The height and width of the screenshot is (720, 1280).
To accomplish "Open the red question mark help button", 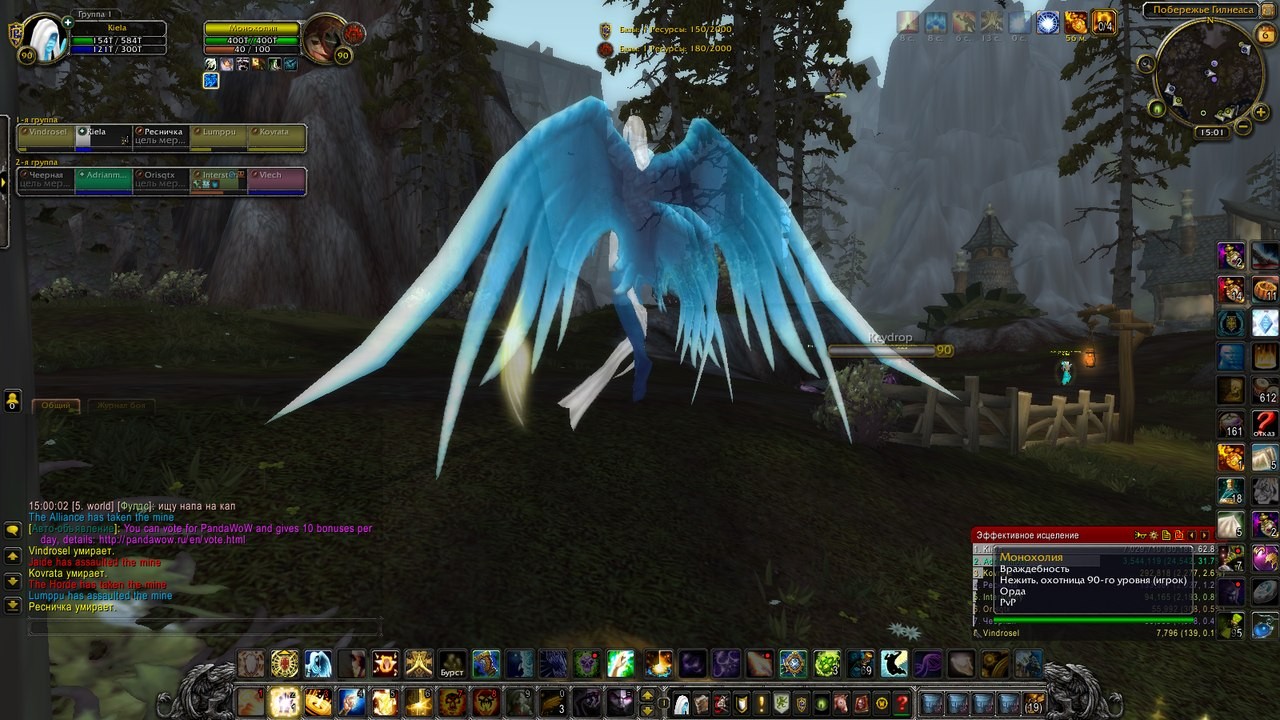I will [902, 703].
